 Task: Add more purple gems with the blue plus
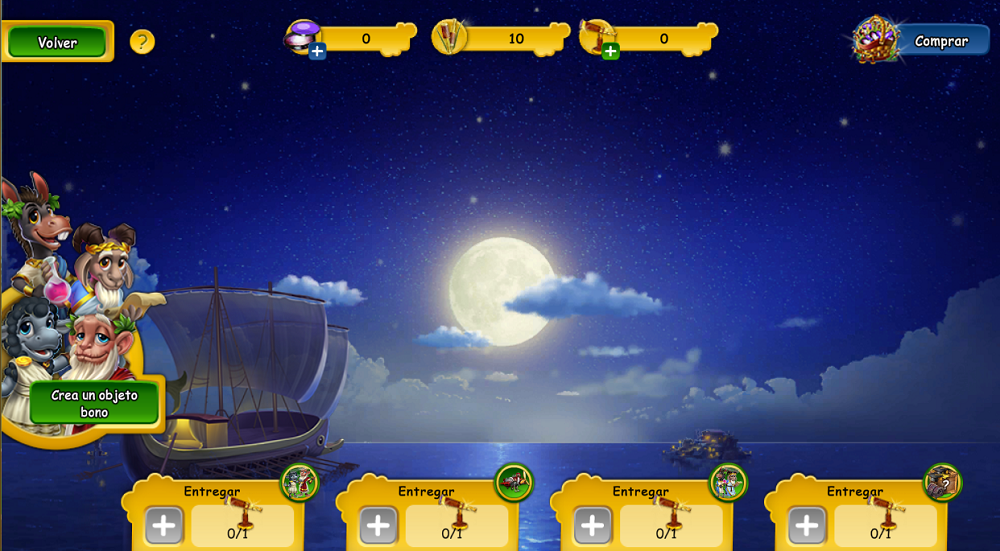pos(317,51)
